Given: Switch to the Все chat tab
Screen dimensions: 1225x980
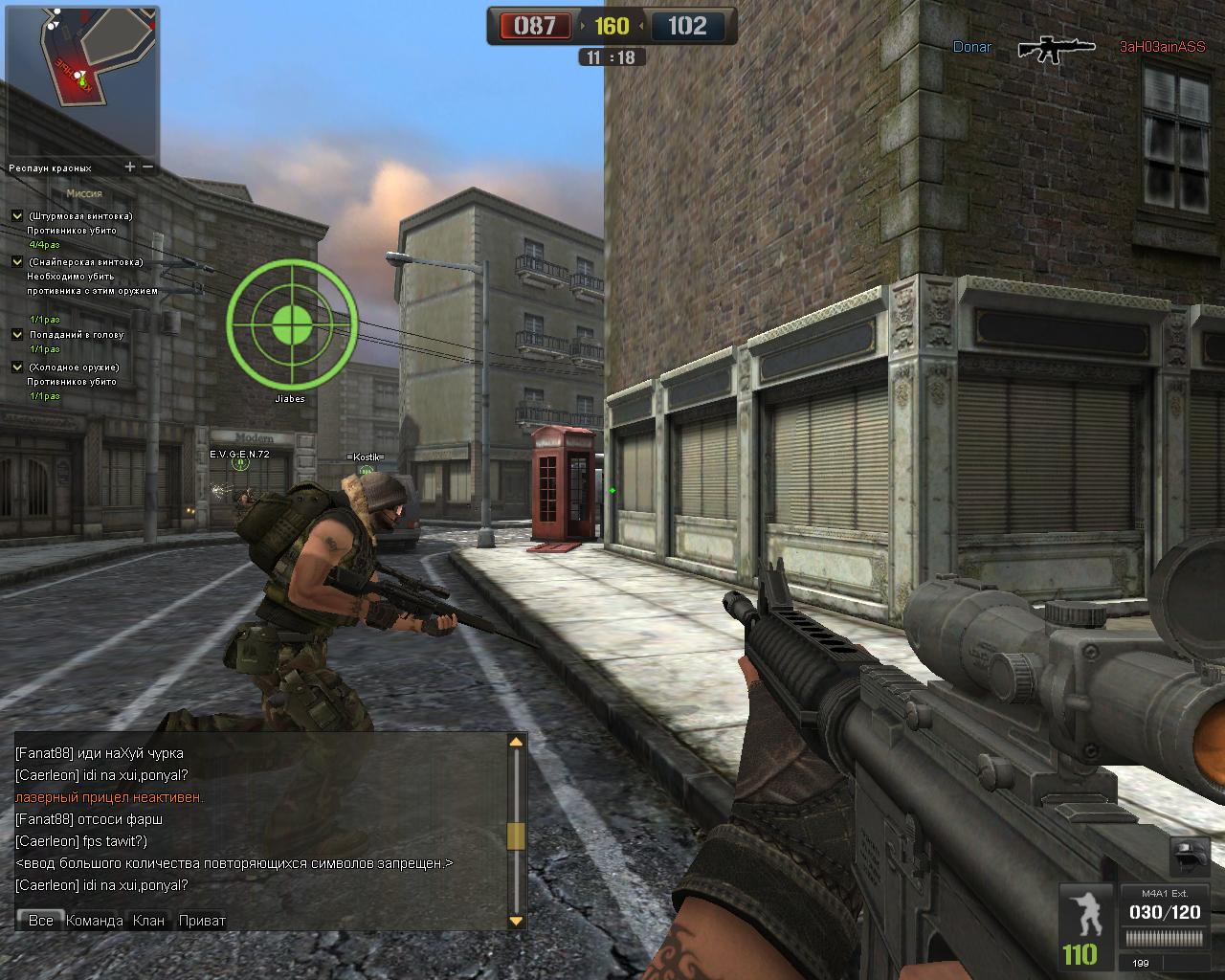Looking at the screenshot, I should click(40, 920).
